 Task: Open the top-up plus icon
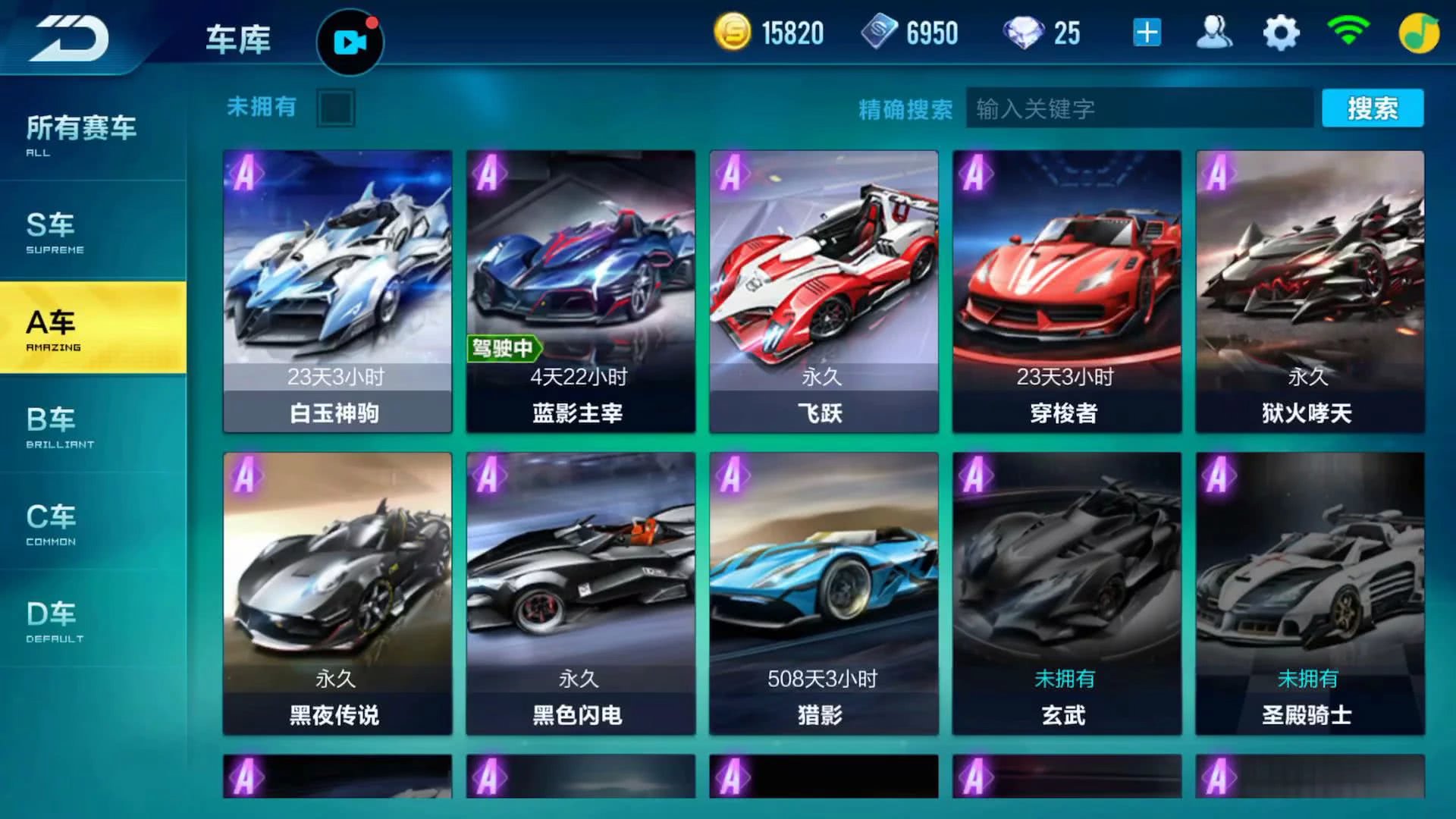1147,33
